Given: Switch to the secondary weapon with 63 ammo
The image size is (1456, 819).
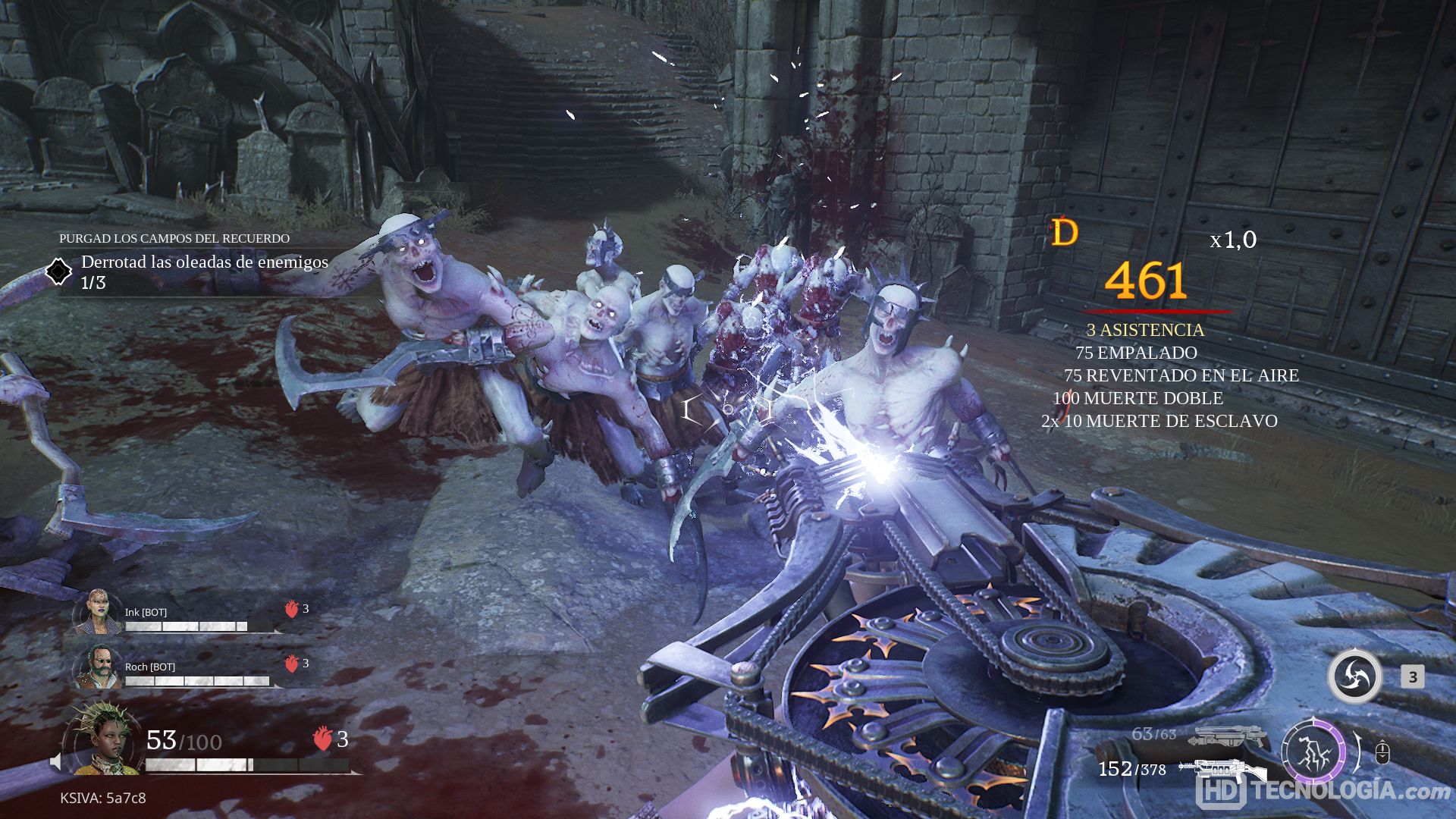Looking at the screenshot, I should coord(1228,736).
